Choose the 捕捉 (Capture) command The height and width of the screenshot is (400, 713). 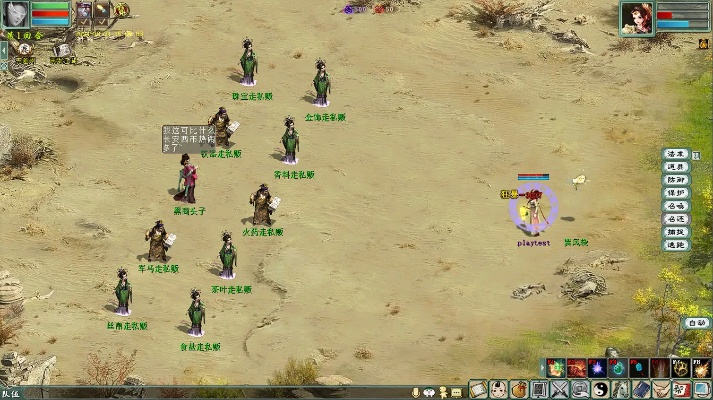(676, 233)
